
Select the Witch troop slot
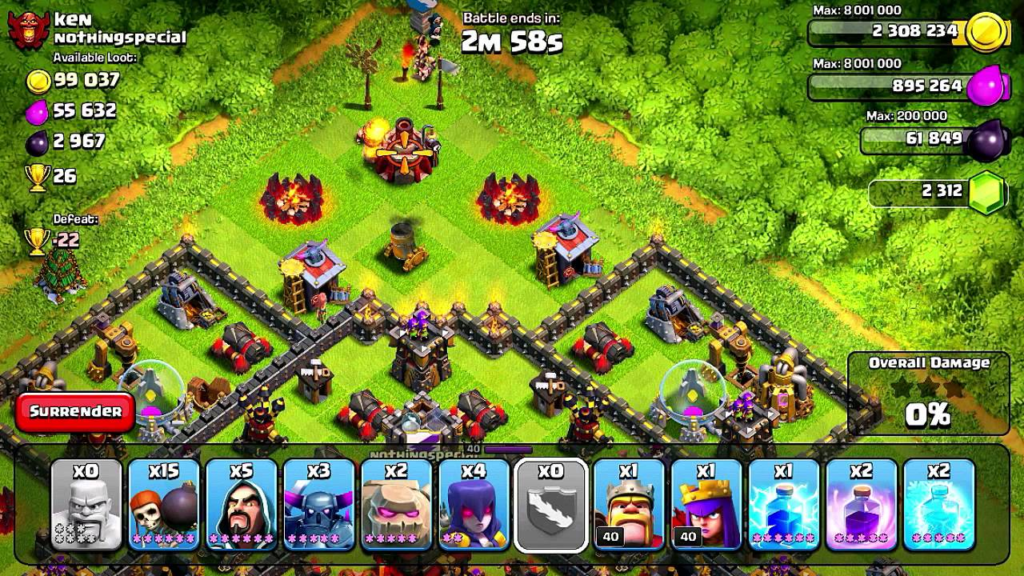pyautogui.click(x=475, y=505)
